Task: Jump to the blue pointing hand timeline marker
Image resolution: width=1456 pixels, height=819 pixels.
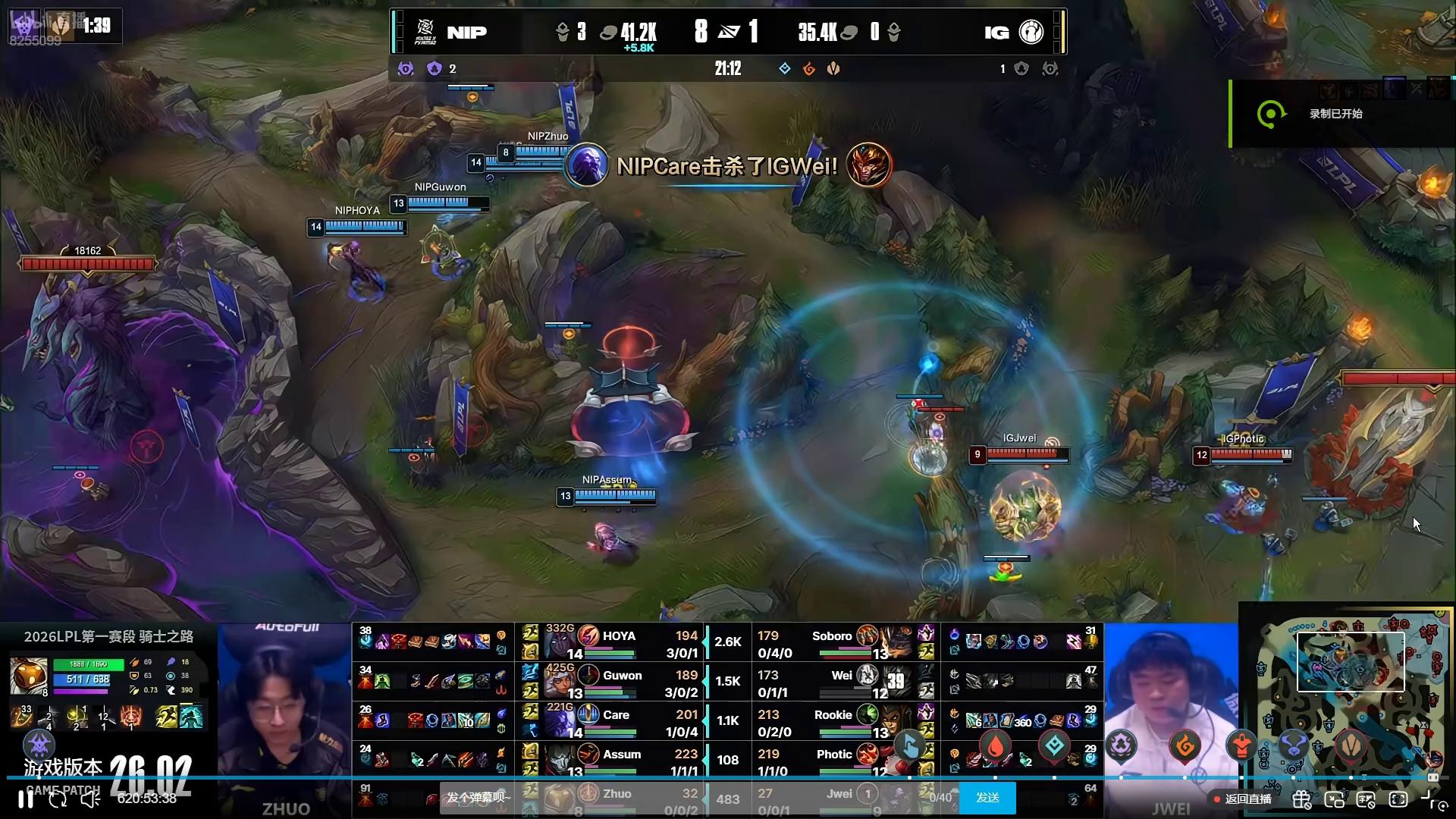Action: click(910, 747)
